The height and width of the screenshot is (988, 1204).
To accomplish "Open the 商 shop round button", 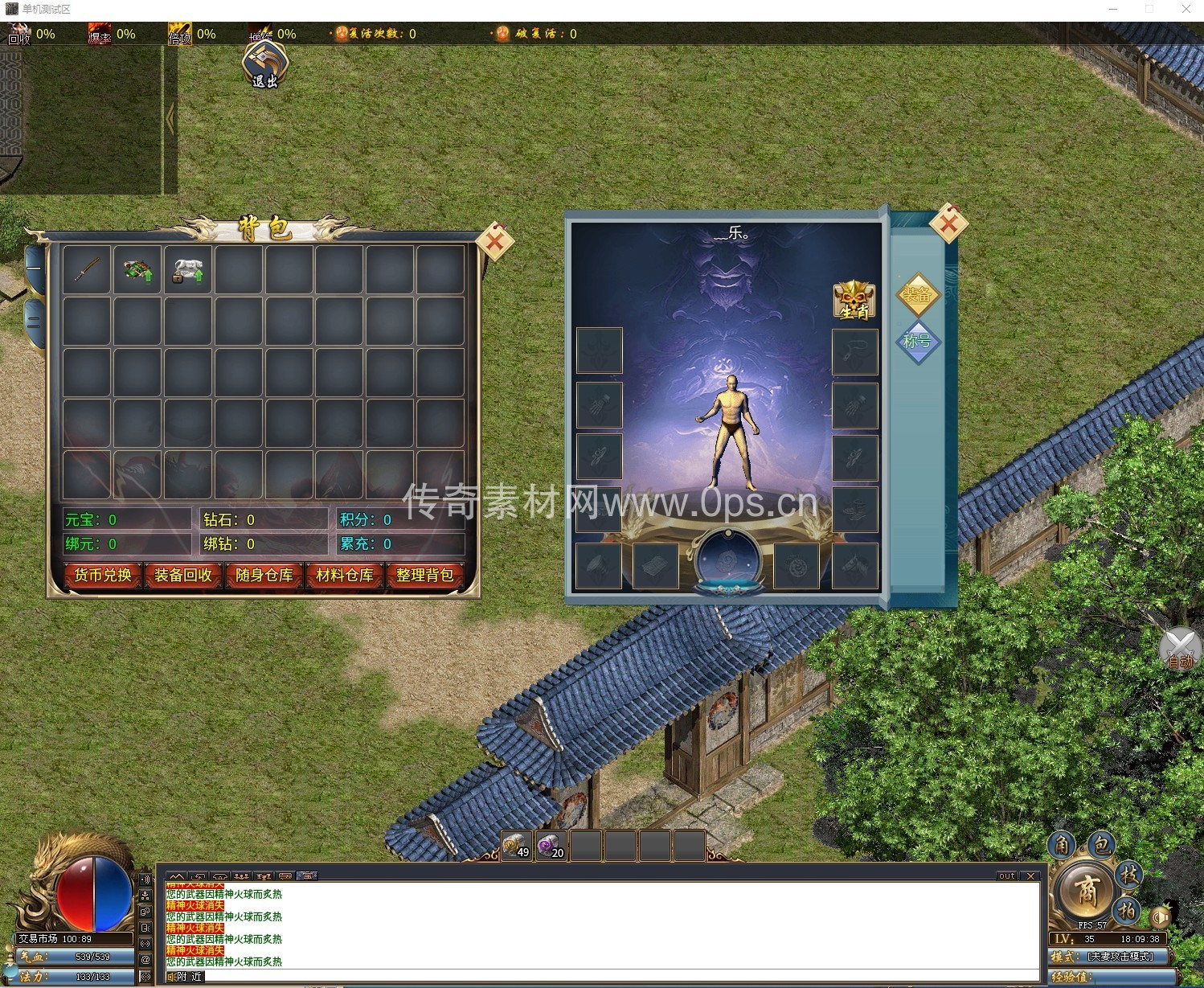I will click(x=1086, y=890).
